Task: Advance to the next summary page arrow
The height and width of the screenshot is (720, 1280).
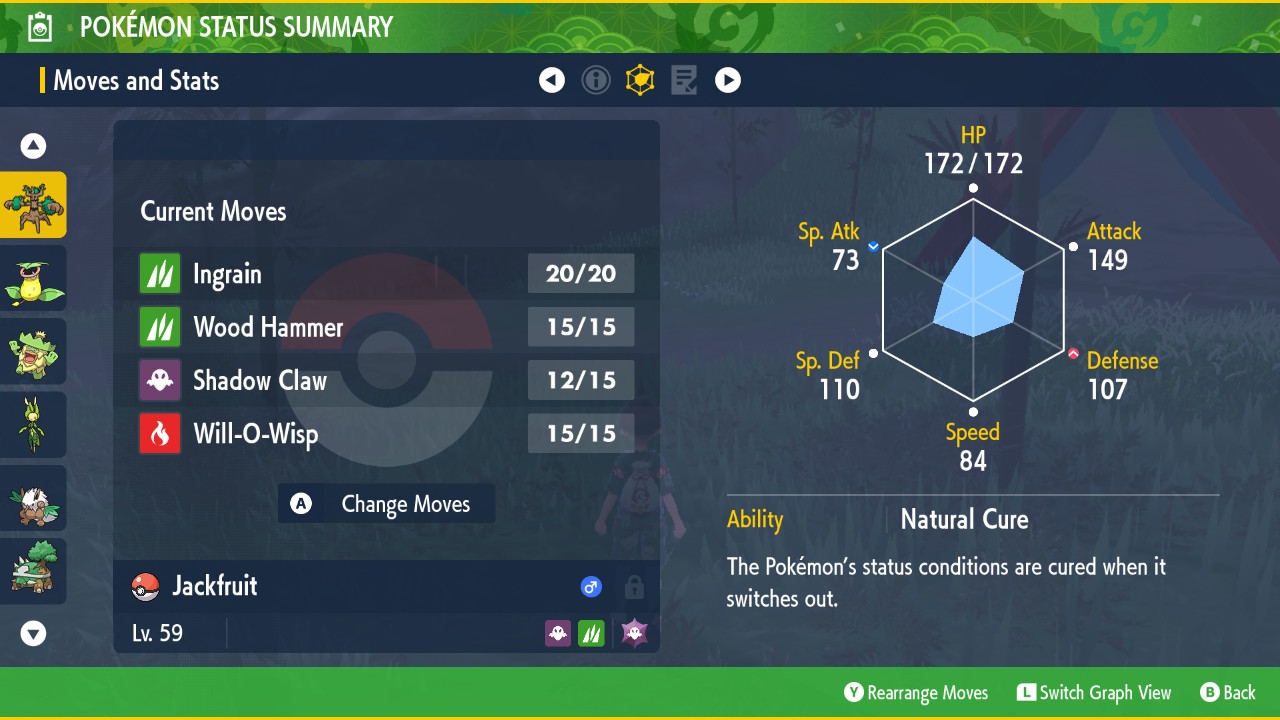Action: 728,81
